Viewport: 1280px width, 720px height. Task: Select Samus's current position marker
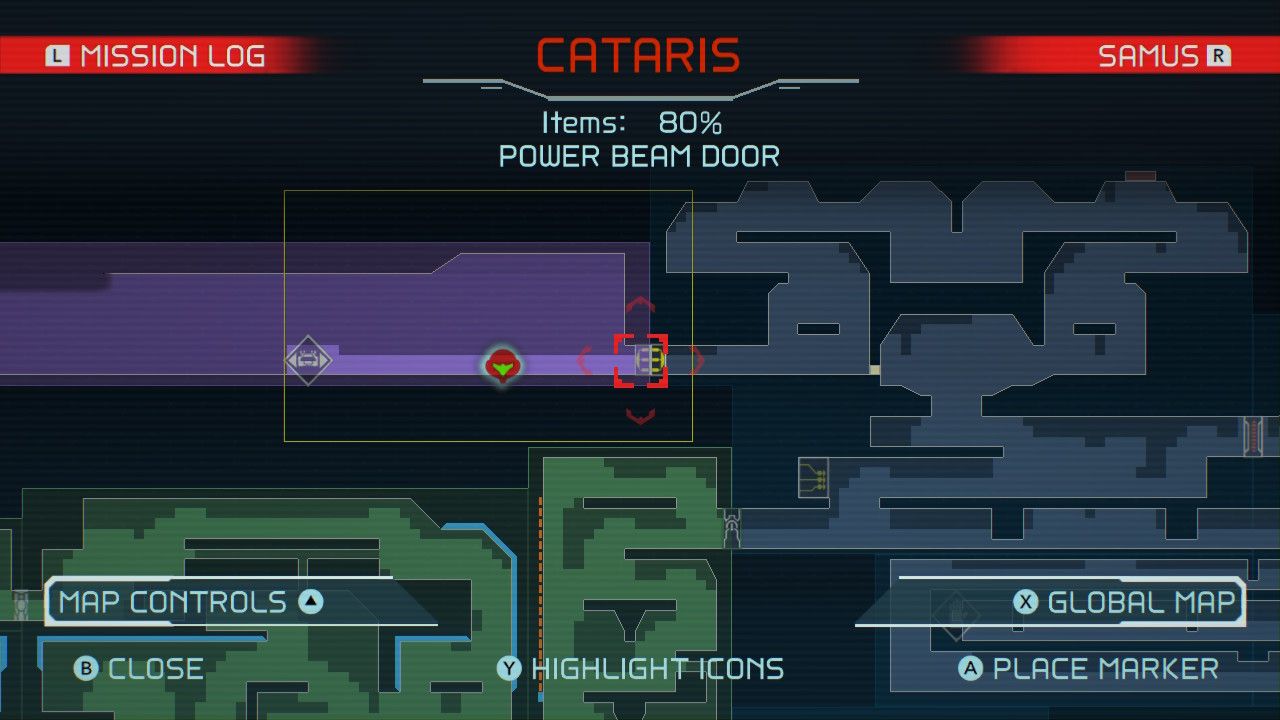click(x=503, y=367)
